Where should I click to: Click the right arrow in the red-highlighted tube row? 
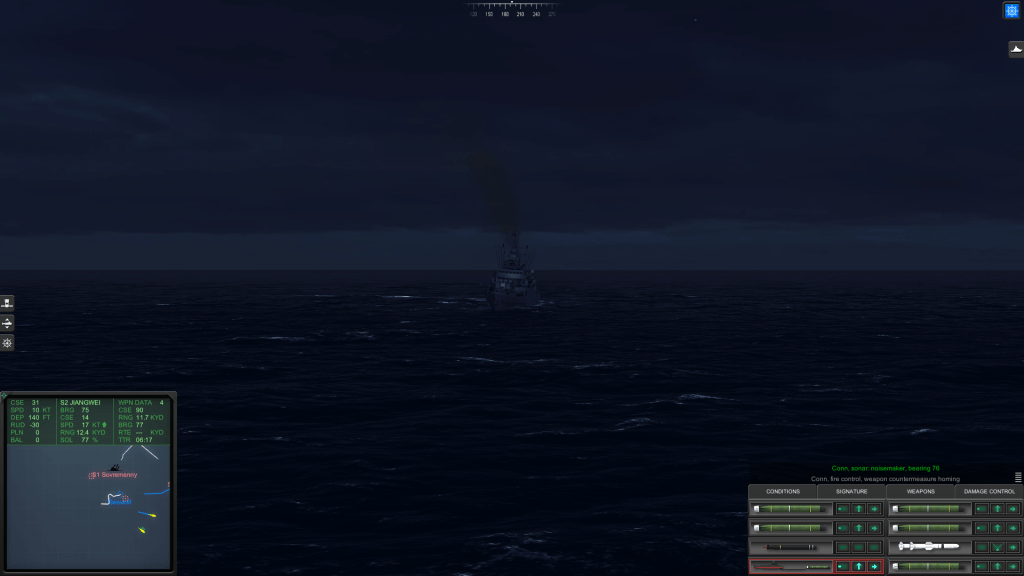(875, 567)
